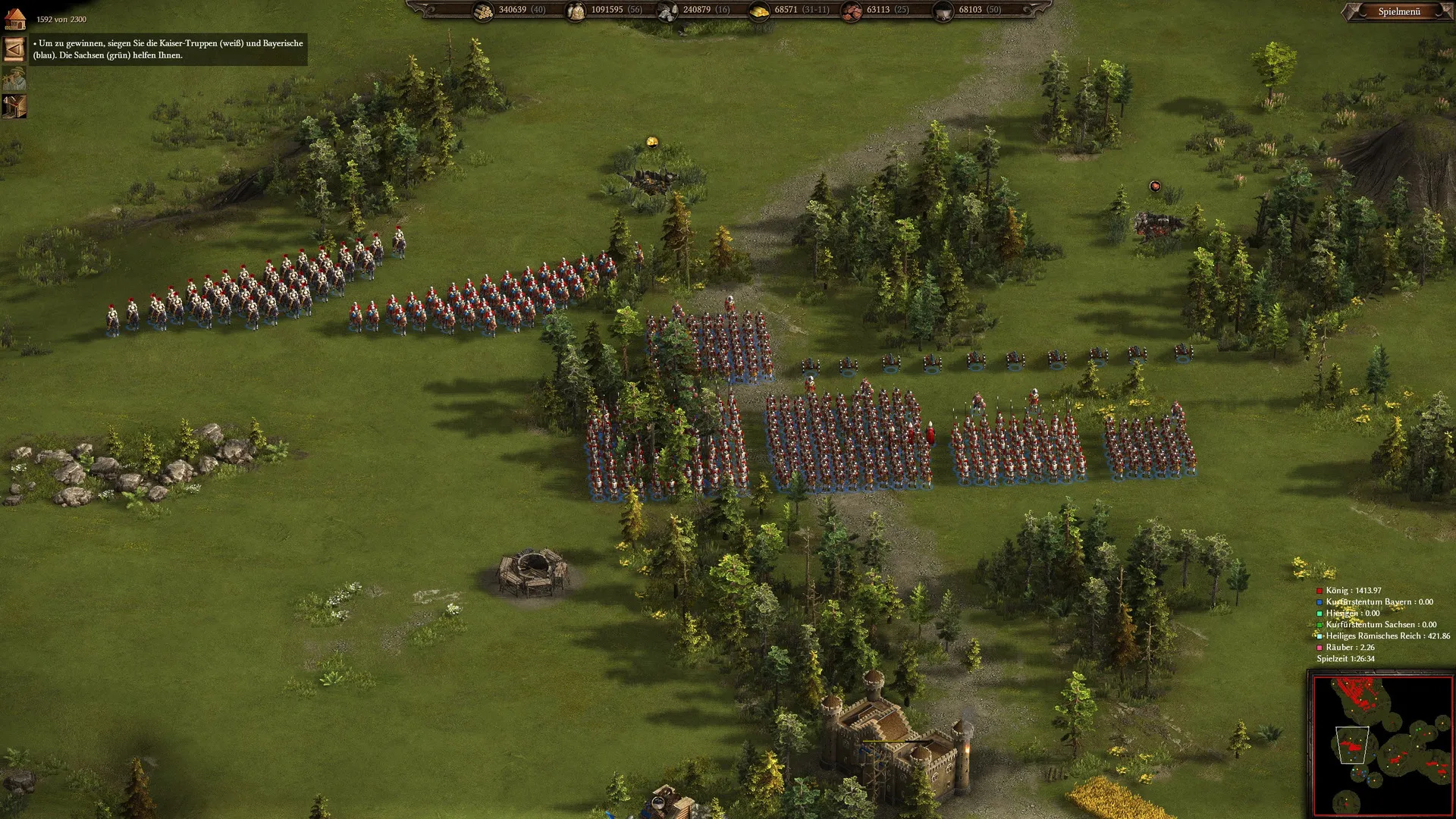This screenshot has height=819, width=1456.
Task: Click on the minimap
Action: (1382, 745)
